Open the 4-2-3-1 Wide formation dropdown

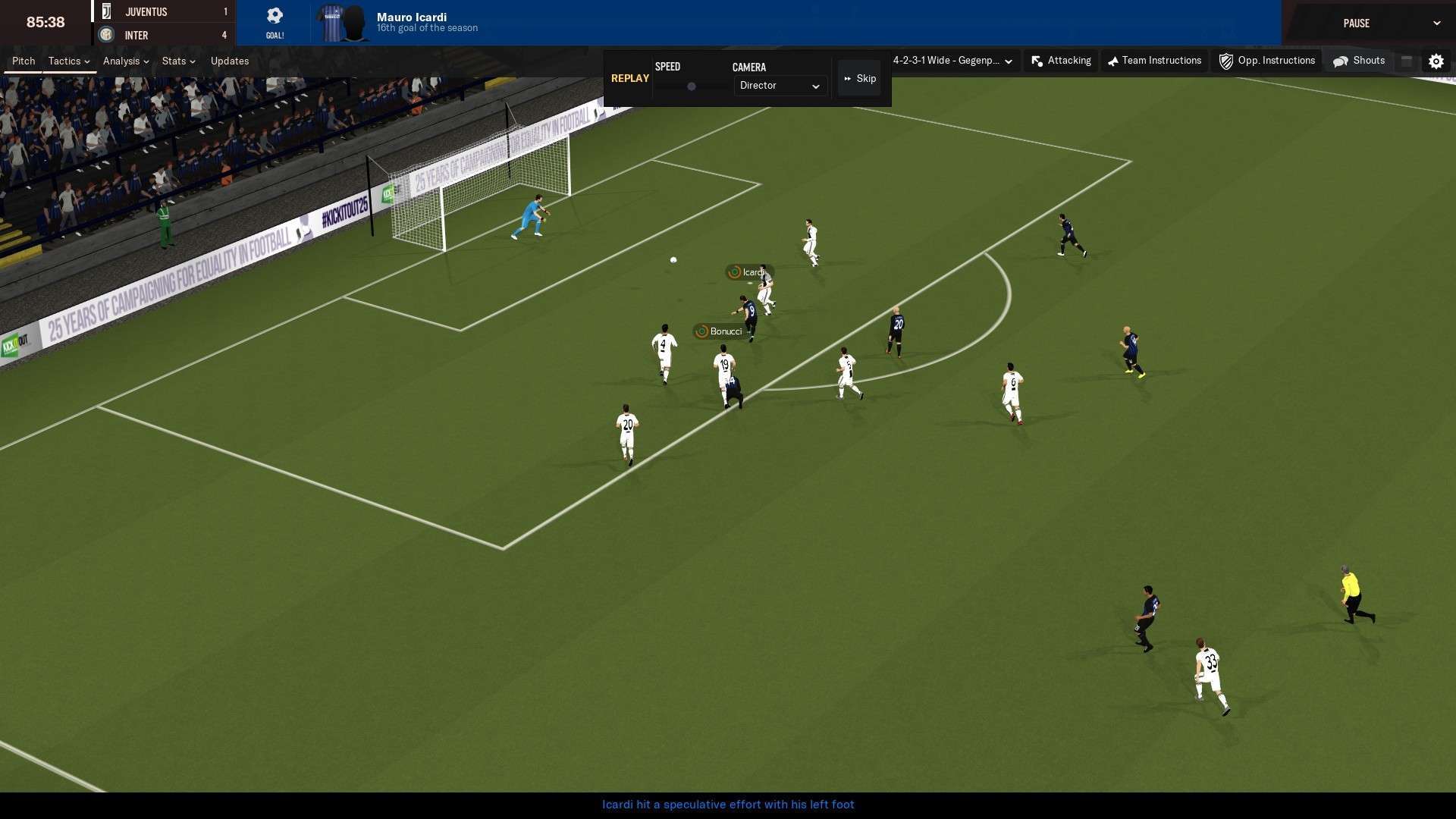952,61
